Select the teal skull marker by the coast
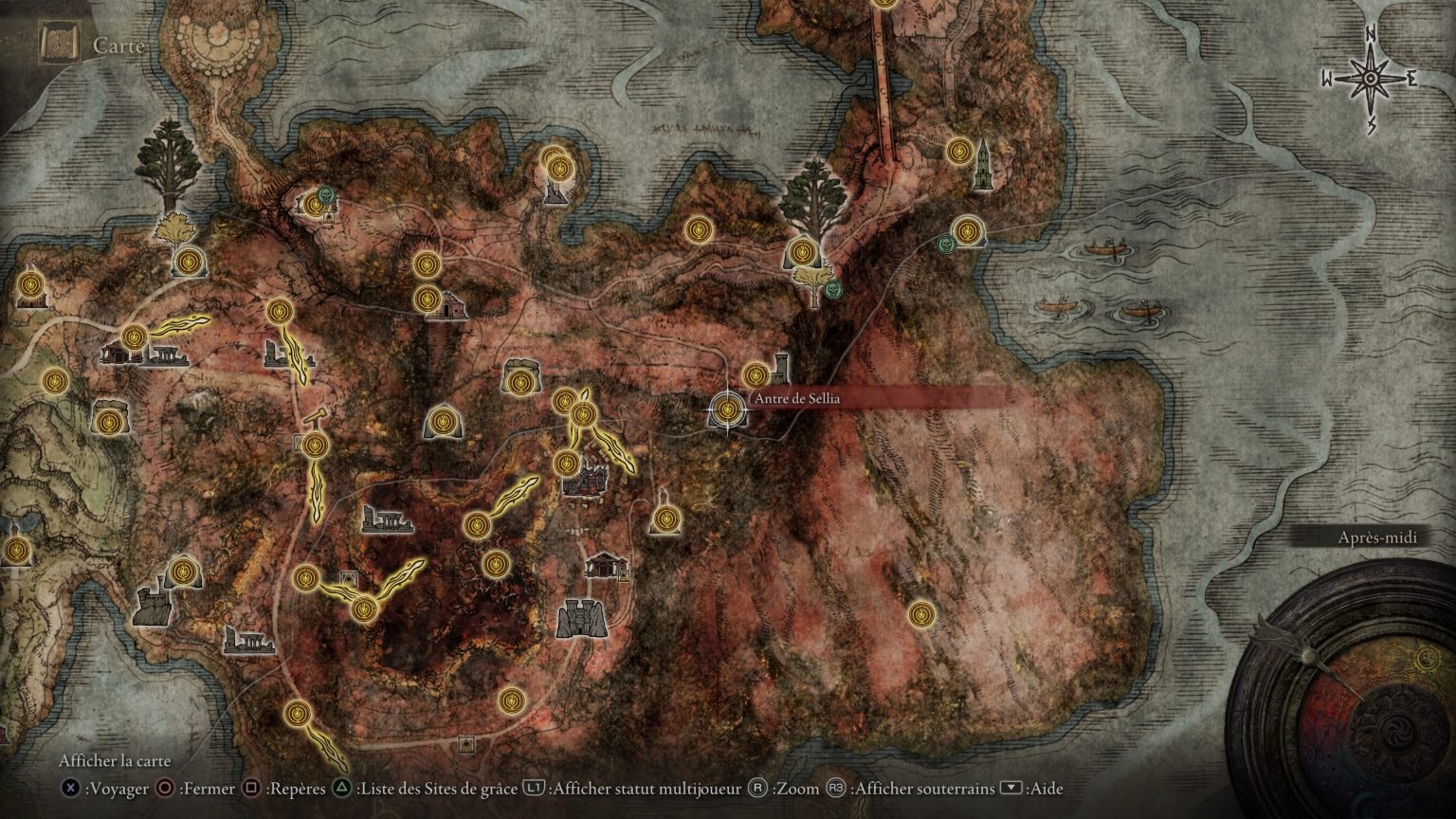 944,245
